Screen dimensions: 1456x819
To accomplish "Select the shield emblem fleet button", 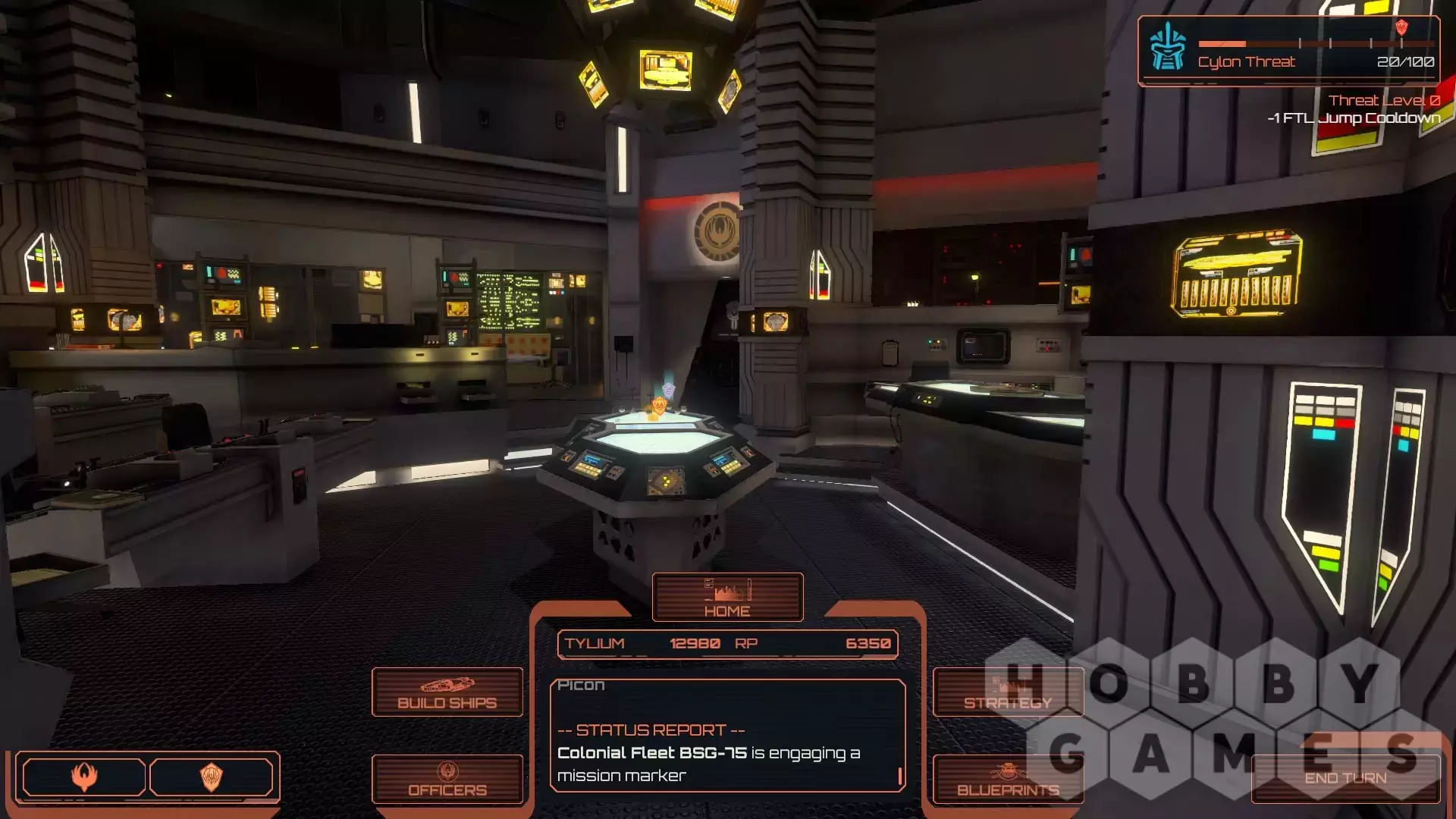I will click(212, 777).
